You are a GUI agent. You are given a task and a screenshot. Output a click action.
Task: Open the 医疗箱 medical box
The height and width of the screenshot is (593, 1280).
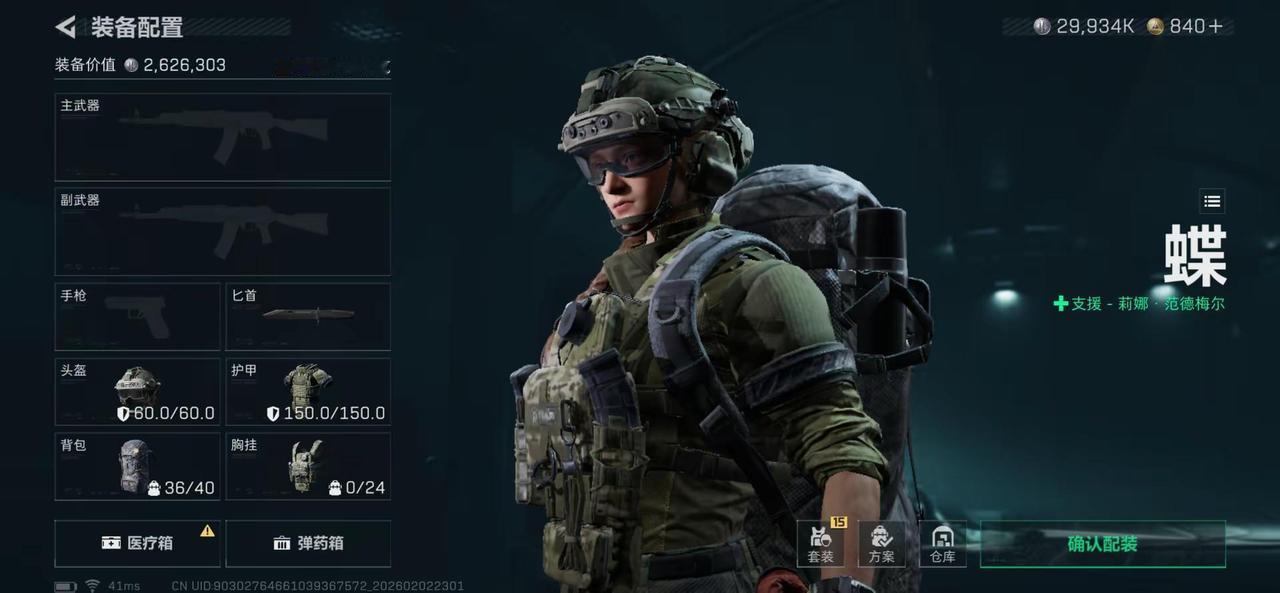click(137, 543)
